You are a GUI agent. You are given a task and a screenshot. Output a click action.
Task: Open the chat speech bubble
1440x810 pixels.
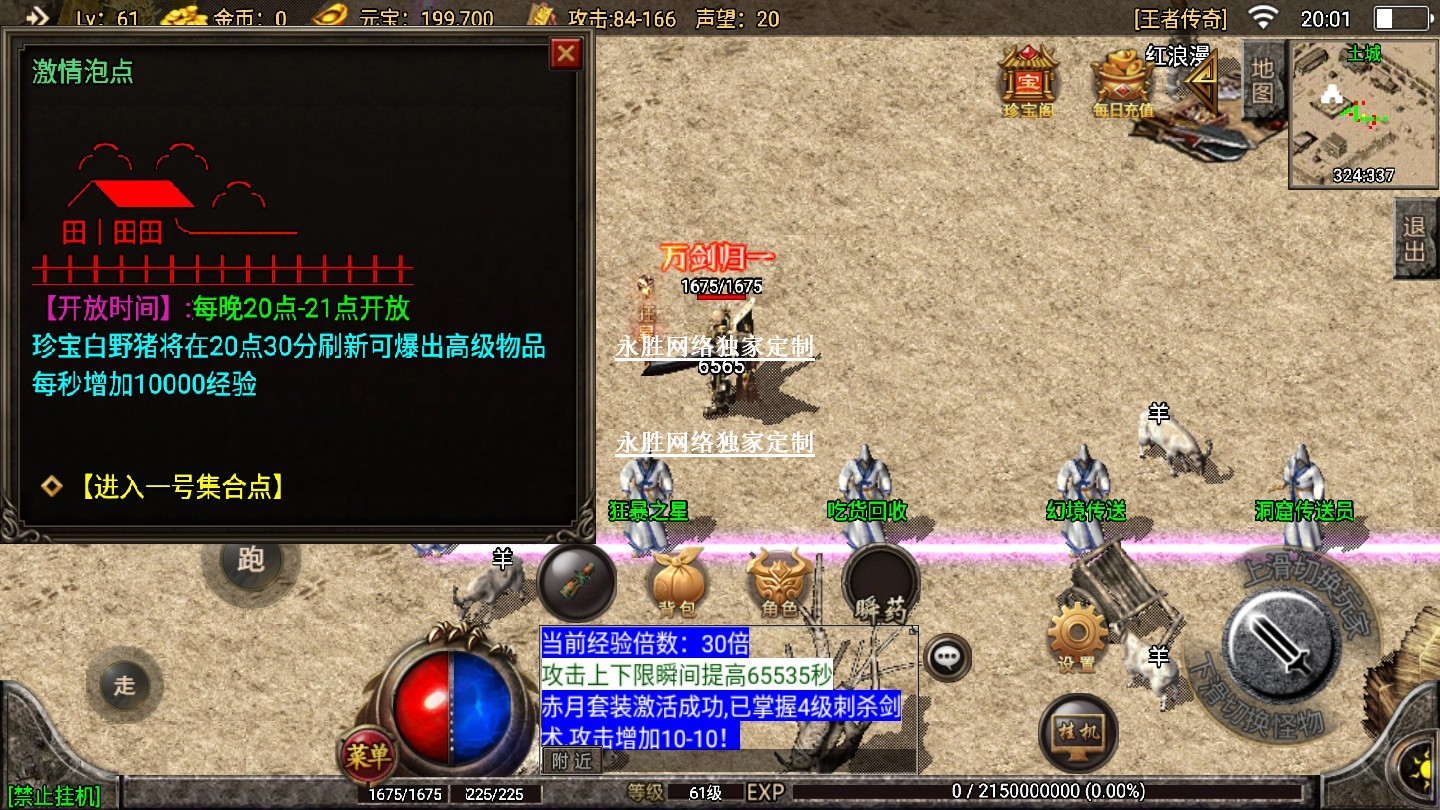946,657
